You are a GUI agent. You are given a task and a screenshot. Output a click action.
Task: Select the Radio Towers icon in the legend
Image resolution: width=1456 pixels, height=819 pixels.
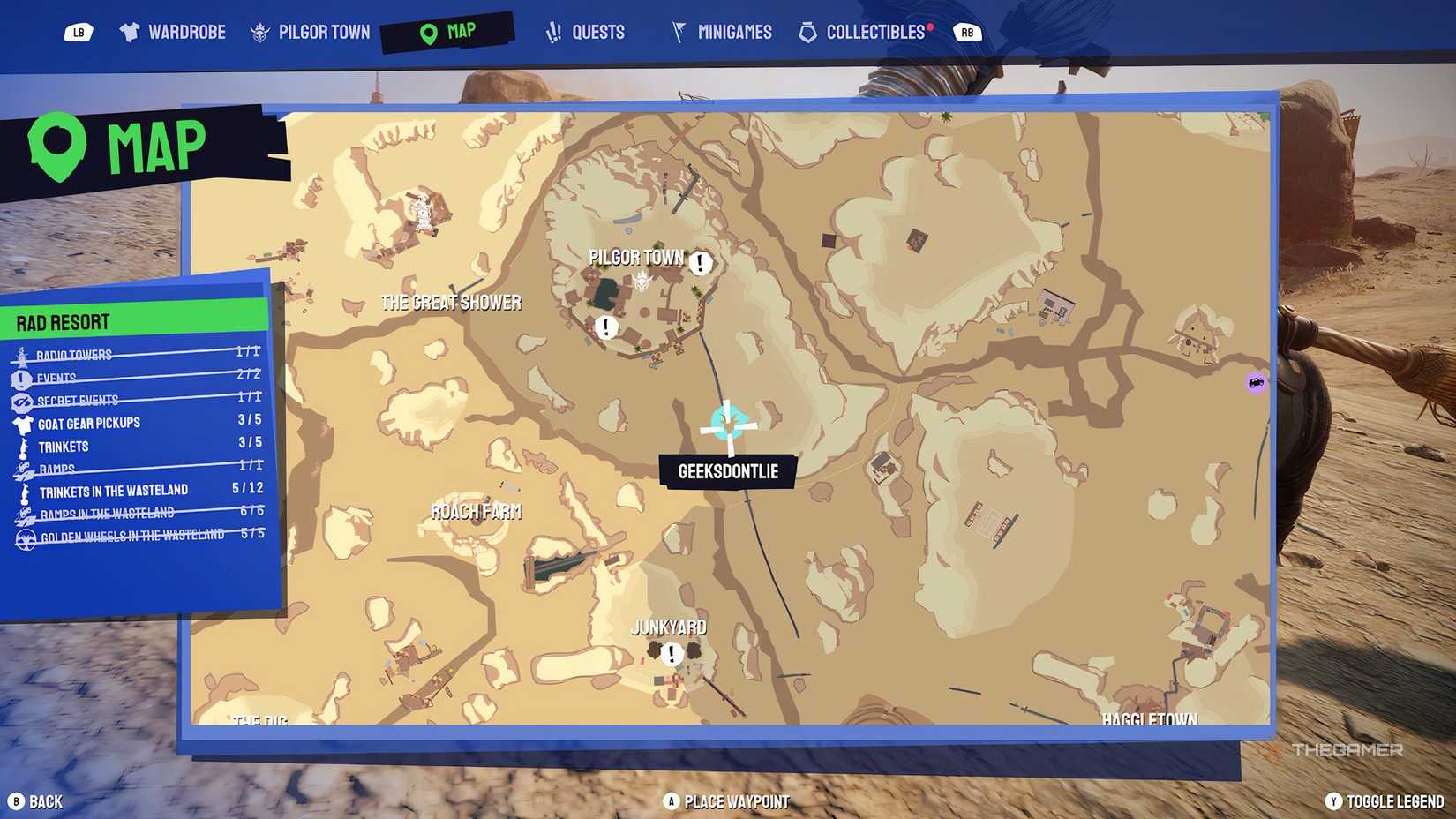tap(22, 354)
